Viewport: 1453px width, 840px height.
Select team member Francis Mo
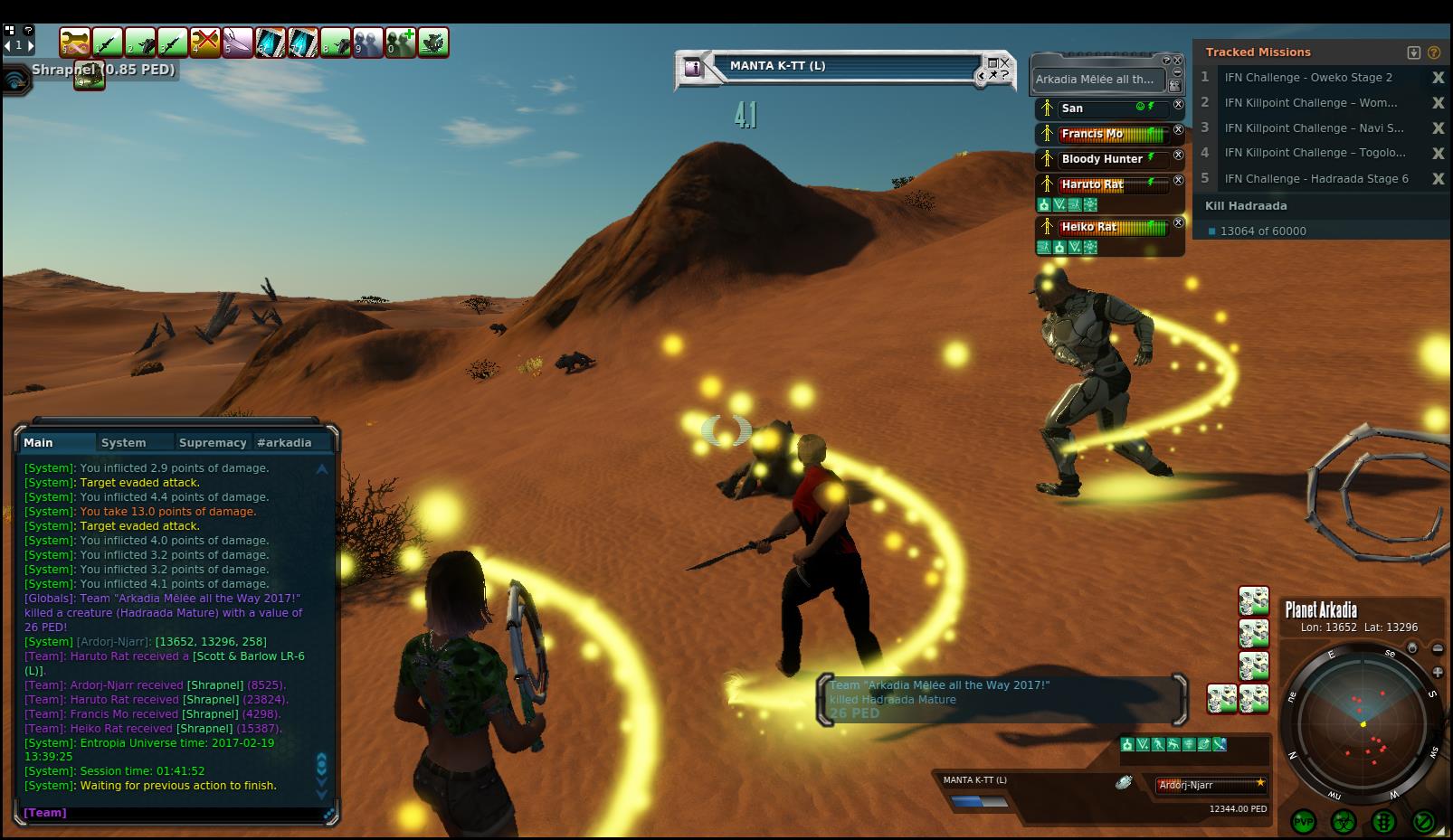[x=1092, y=134]
